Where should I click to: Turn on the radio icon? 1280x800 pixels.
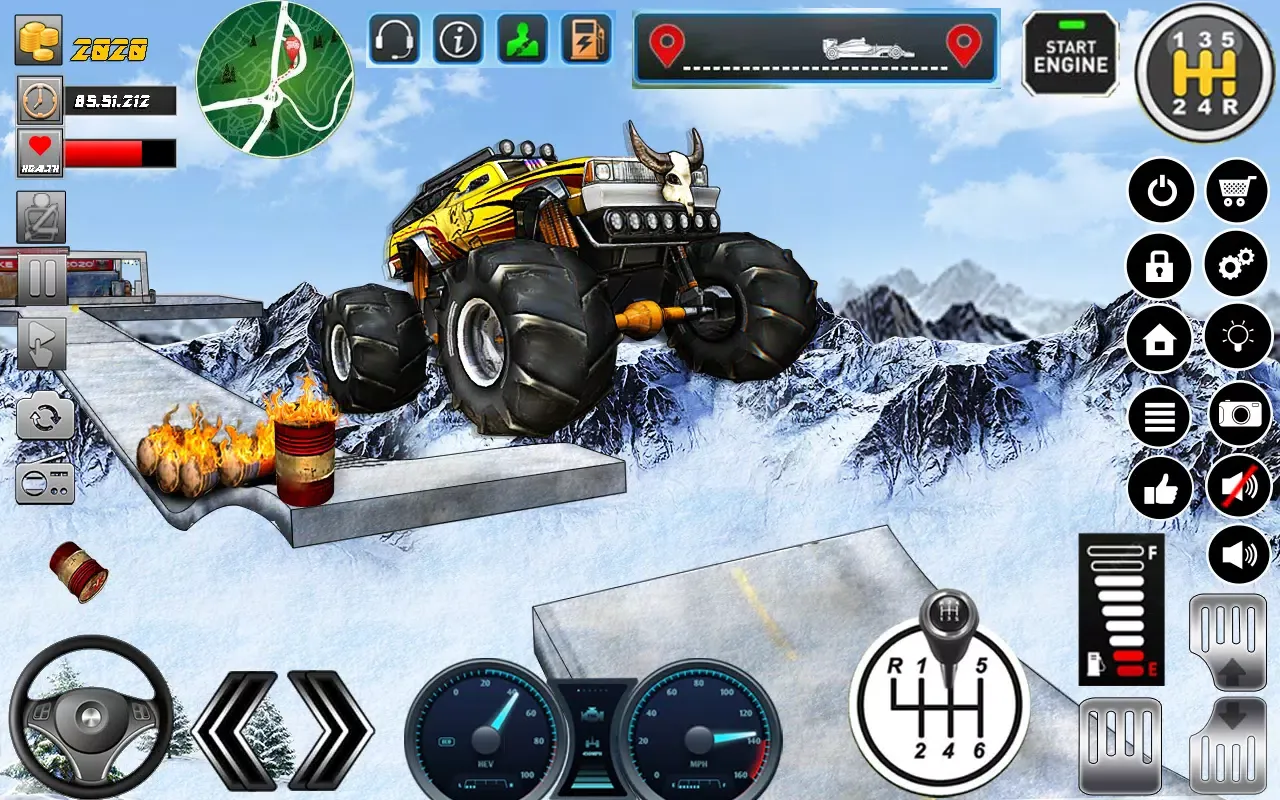(x=45, y=481)
